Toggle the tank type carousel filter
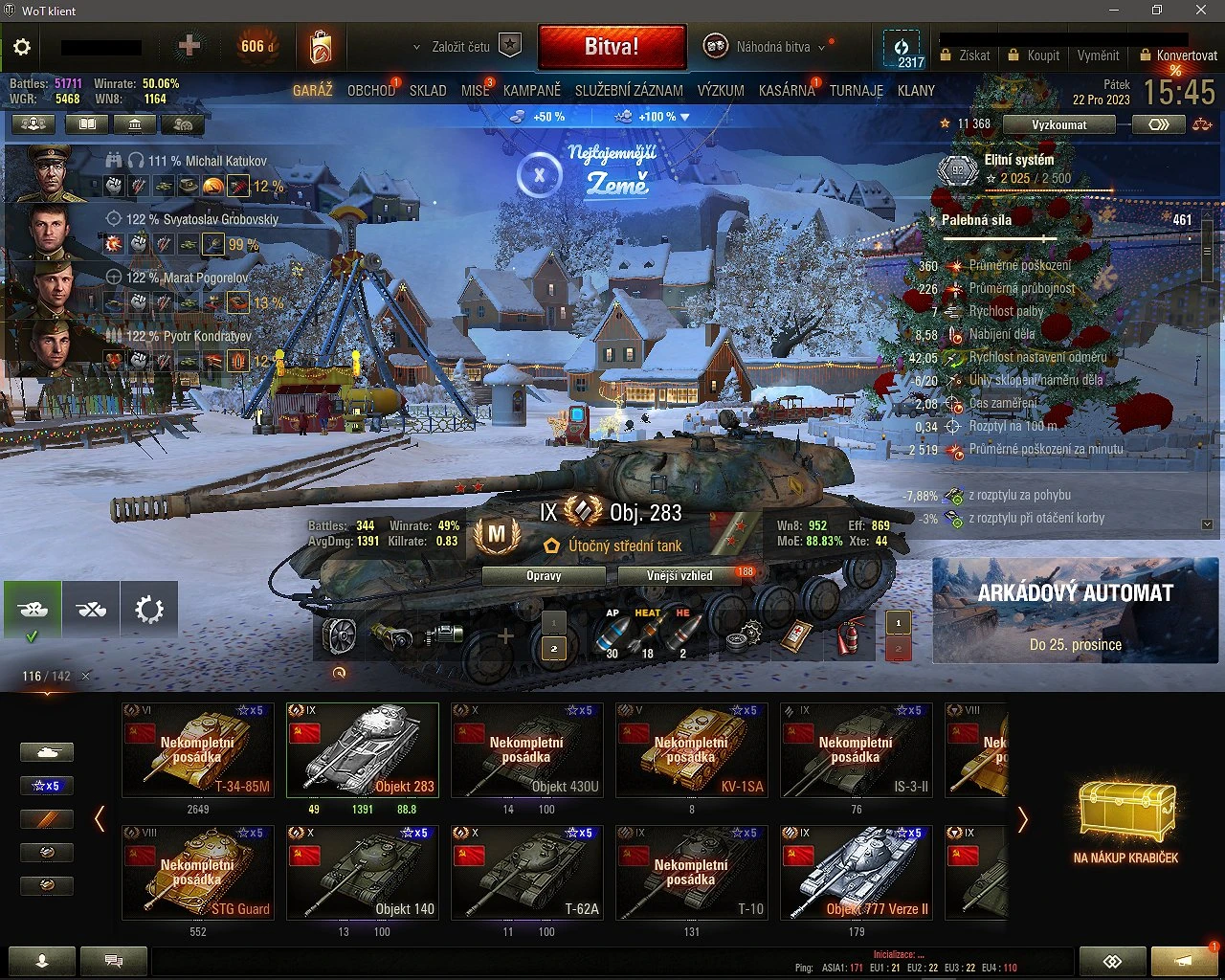This screenshot has width=1225, height=980. coord(47,752)
